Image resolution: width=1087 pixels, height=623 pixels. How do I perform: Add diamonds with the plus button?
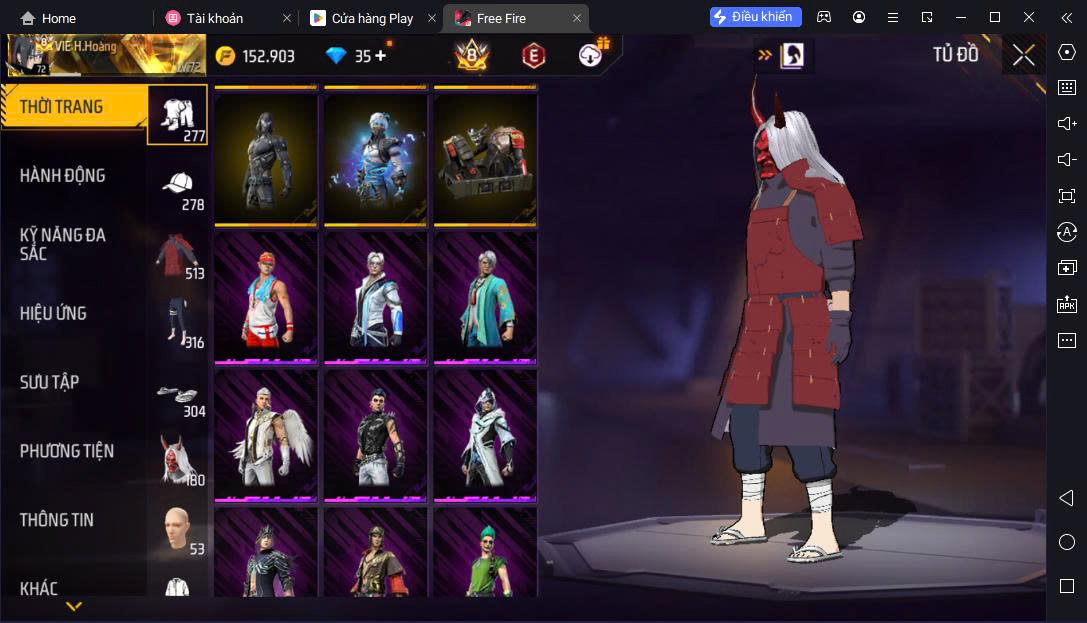coord(380,56)
